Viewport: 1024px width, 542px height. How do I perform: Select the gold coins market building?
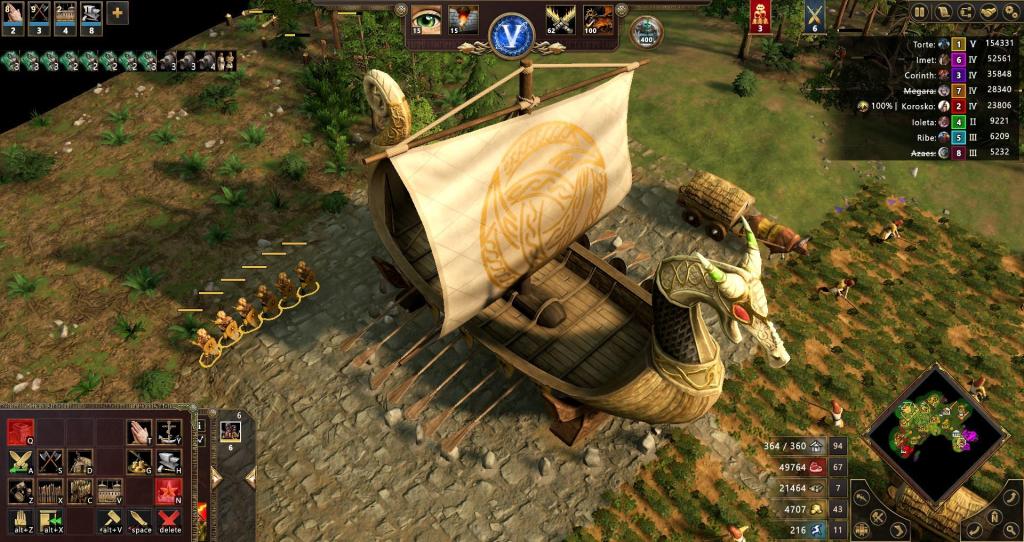(139, 461)
